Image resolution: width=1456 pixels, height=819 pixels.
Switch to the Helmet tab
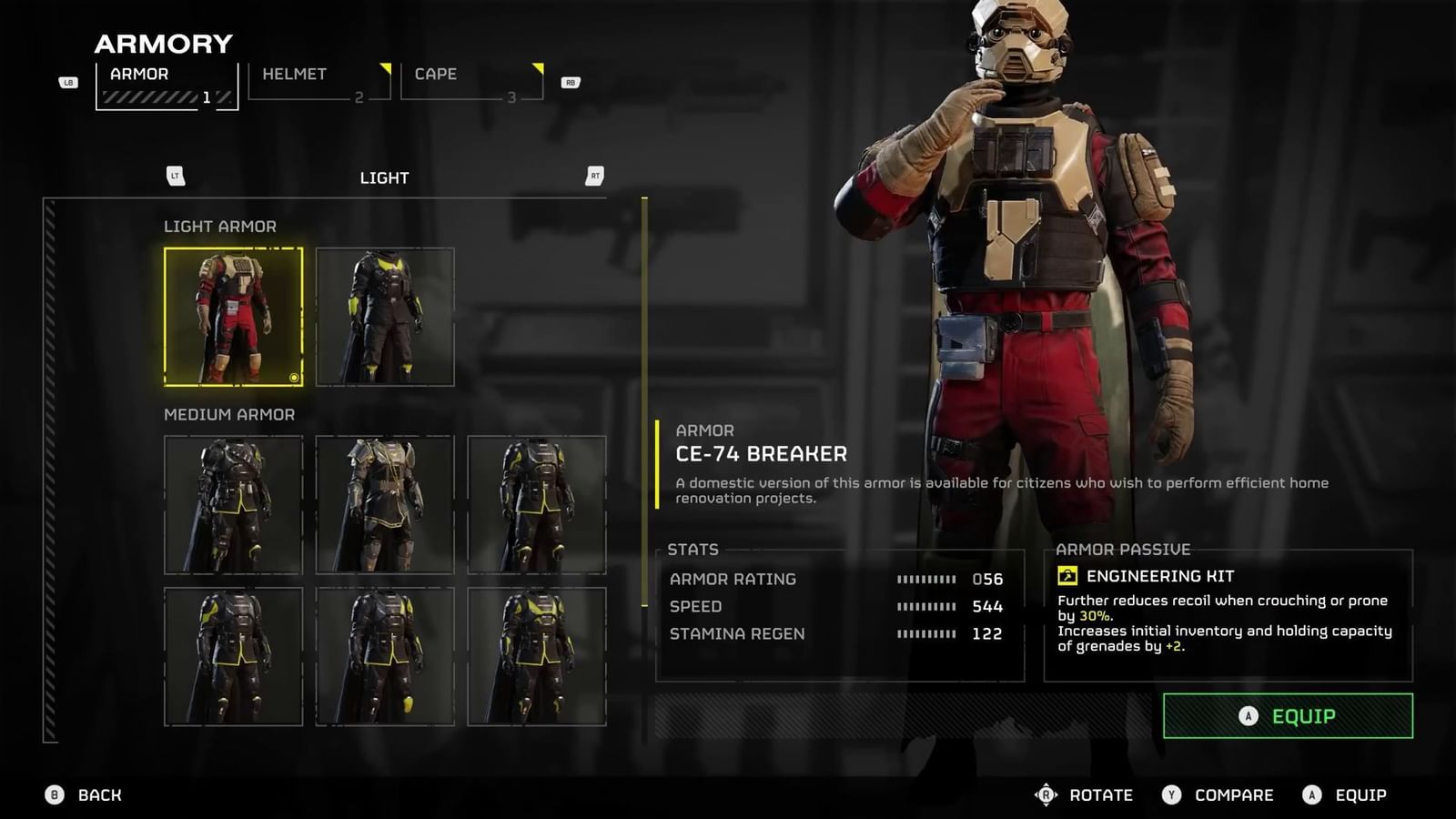click(318, 82)
